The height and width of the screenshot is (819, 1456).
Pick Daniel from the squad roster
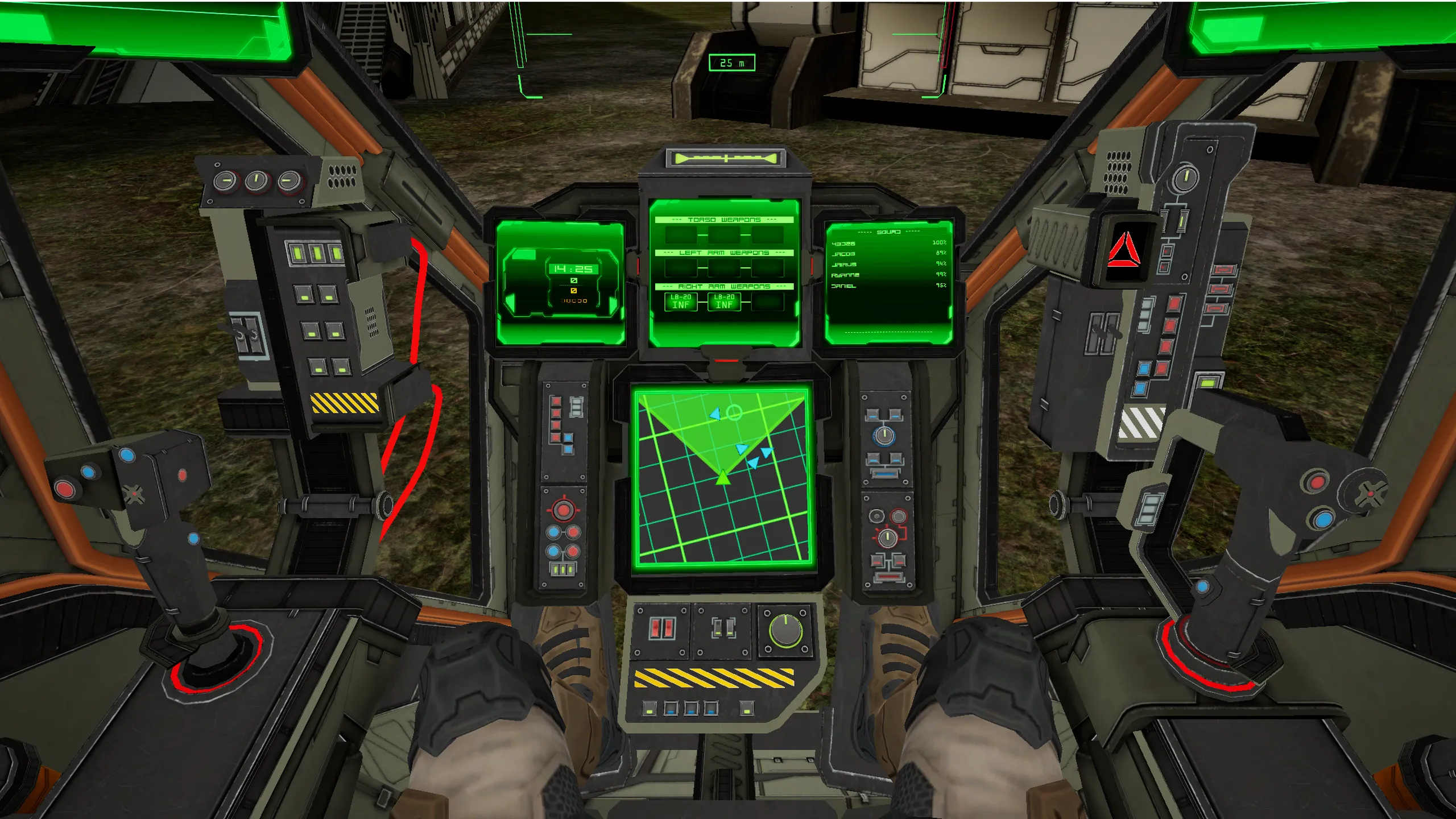(x=843, y=286)
